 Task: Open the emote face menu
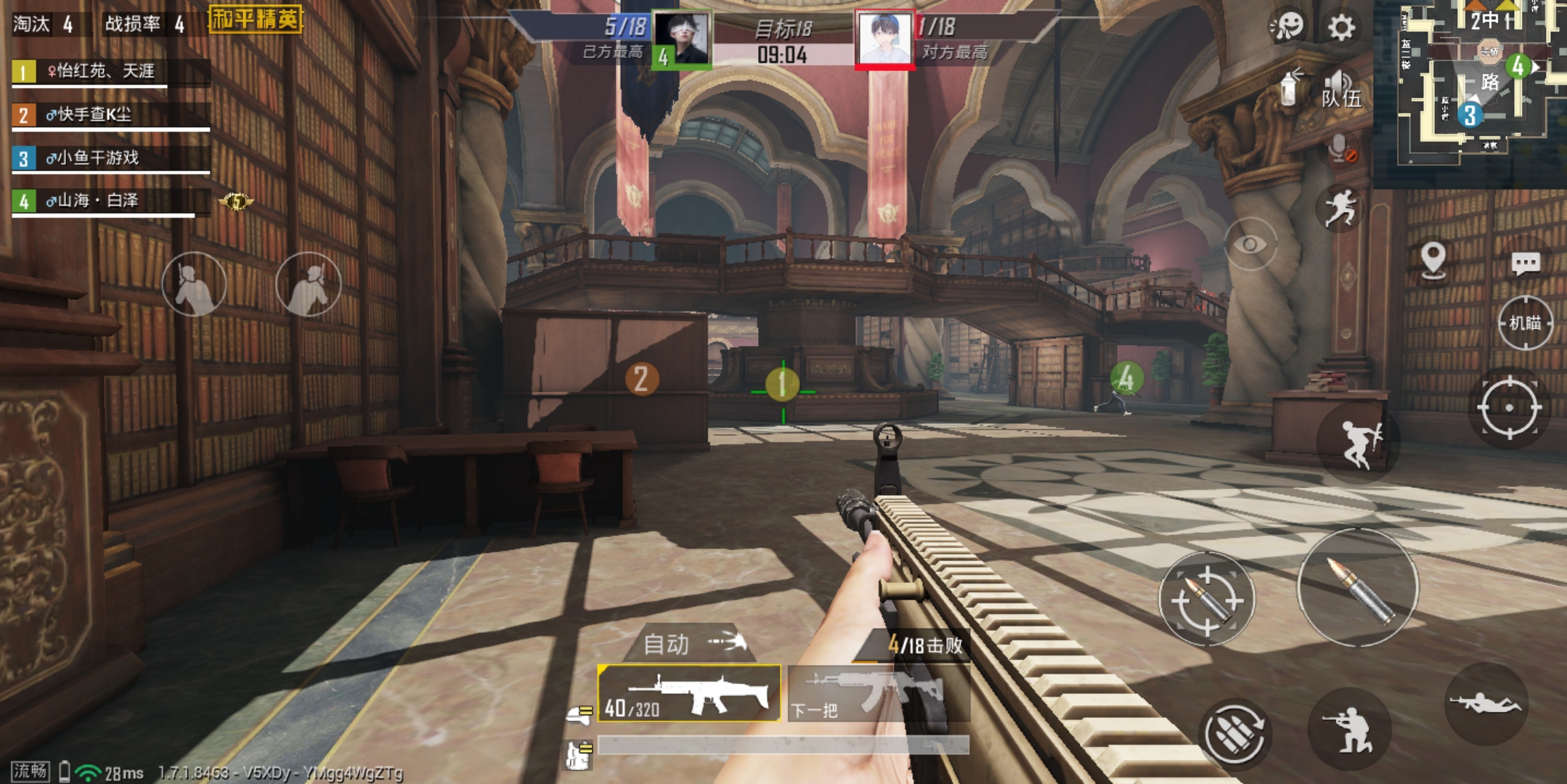(1287, 26)
